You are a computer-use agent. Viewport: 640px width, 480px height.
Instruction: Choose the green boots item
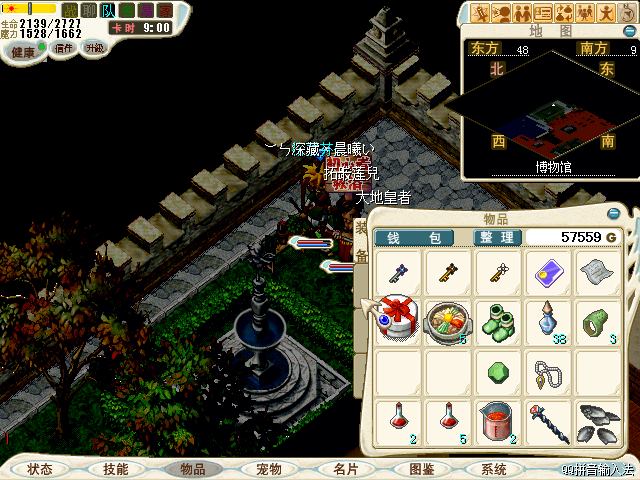[x=497, y=321]
